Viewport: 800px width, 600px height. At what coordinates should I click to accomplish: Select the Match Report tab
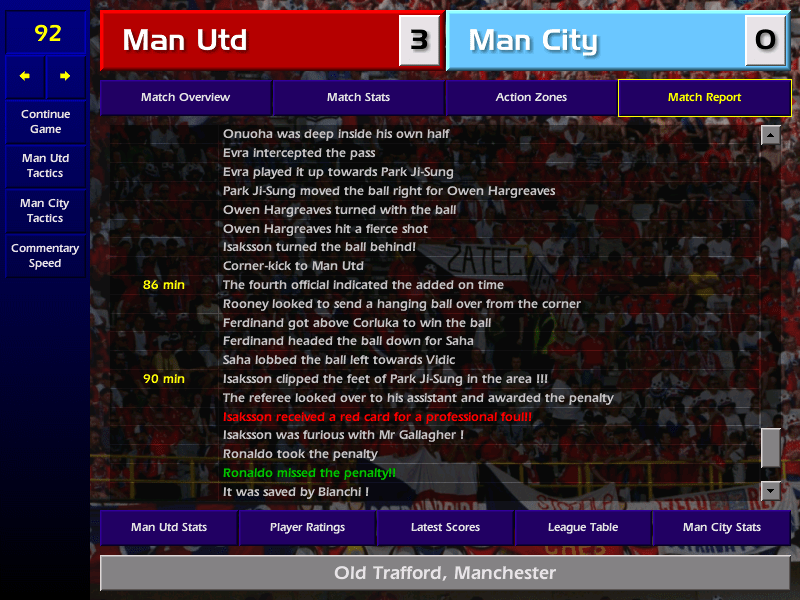tap(704, 98)
